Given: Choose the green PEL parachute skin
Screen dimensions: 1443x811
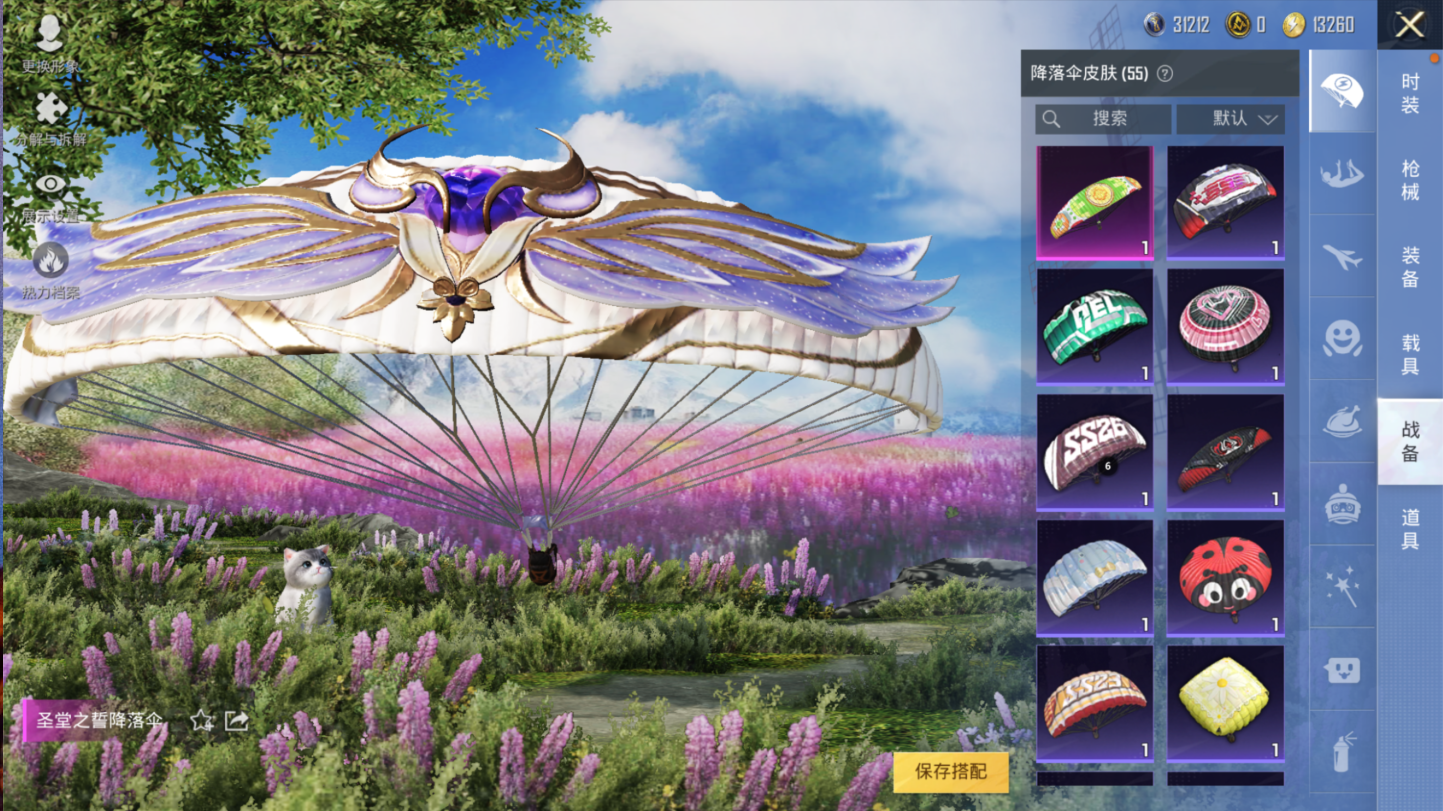Looking at the screenshot, I should pyautogui.click(x=1095, y=327).
